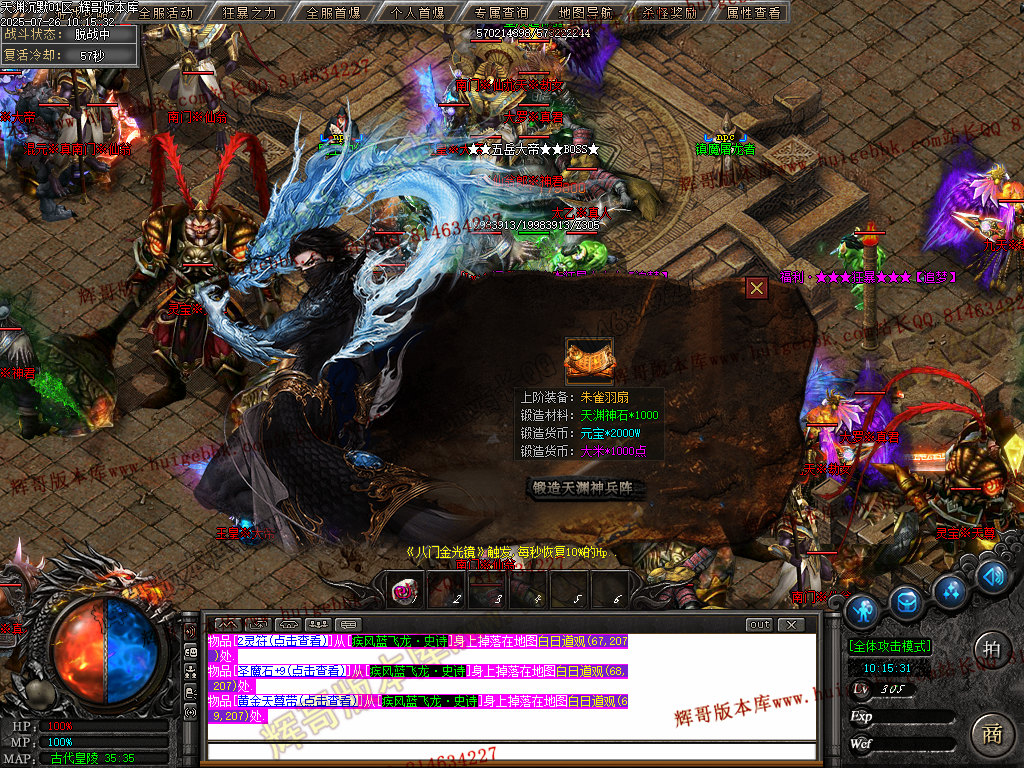Click the 锻造天渊神兵阵 forge button

(587, 488)
